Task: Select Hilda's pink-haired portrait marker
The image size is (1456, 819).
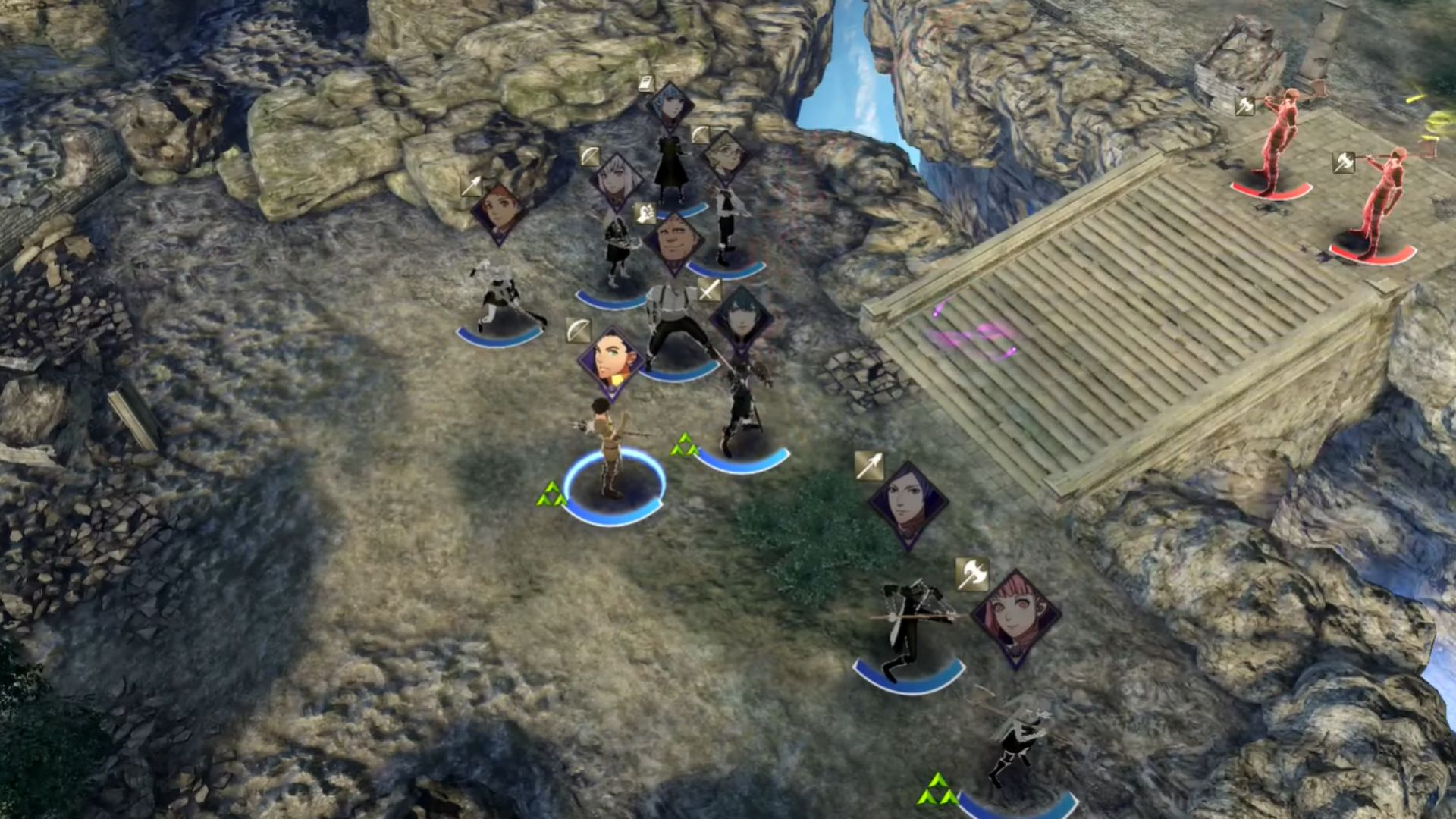Action: [1015, 616]
